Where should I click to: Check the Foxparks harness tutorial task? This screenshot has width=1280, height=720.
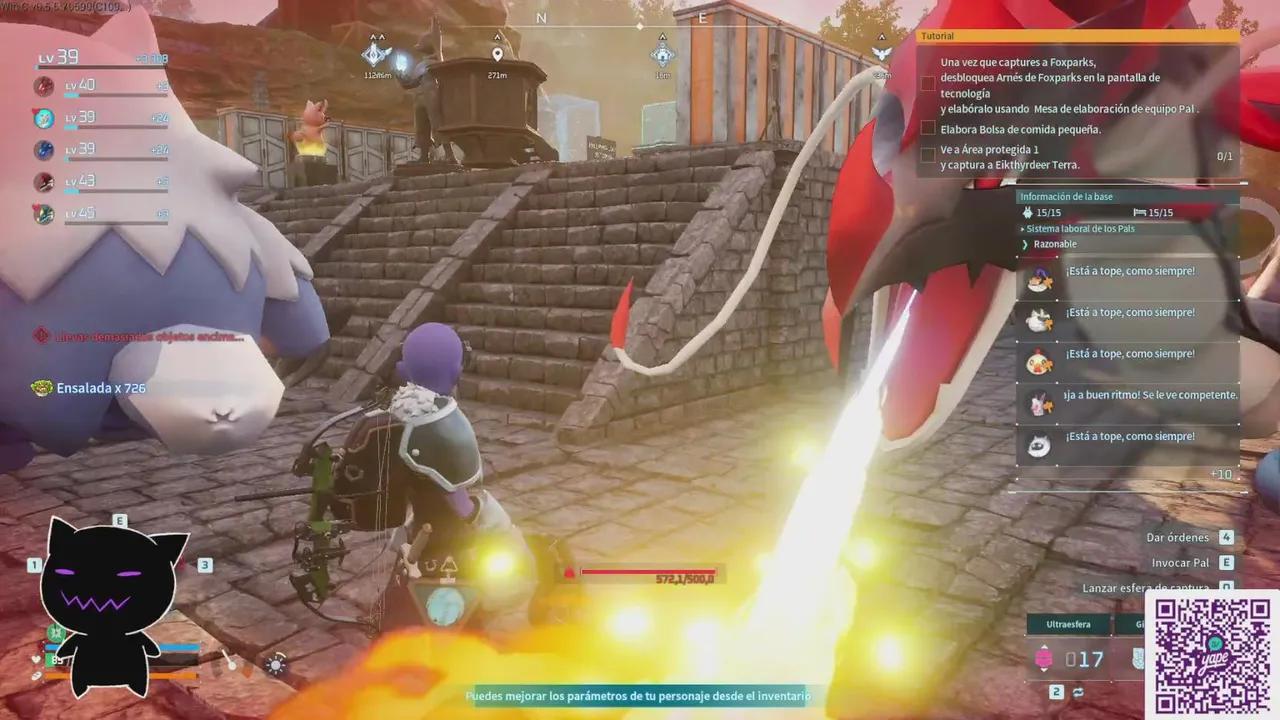coord(928,83)
